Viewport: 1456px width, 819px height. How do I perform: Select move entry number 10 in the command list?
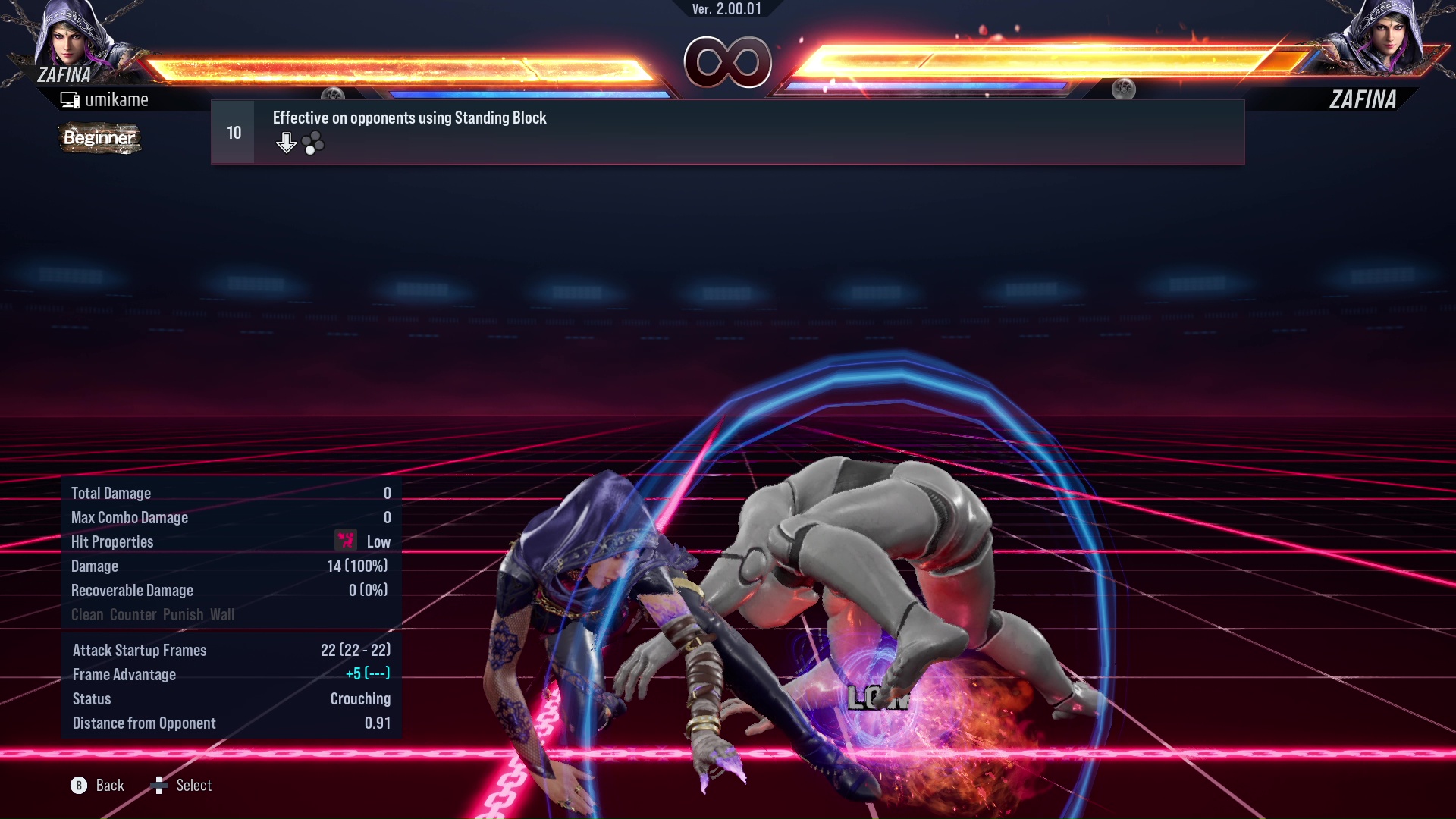click(233, 131)
